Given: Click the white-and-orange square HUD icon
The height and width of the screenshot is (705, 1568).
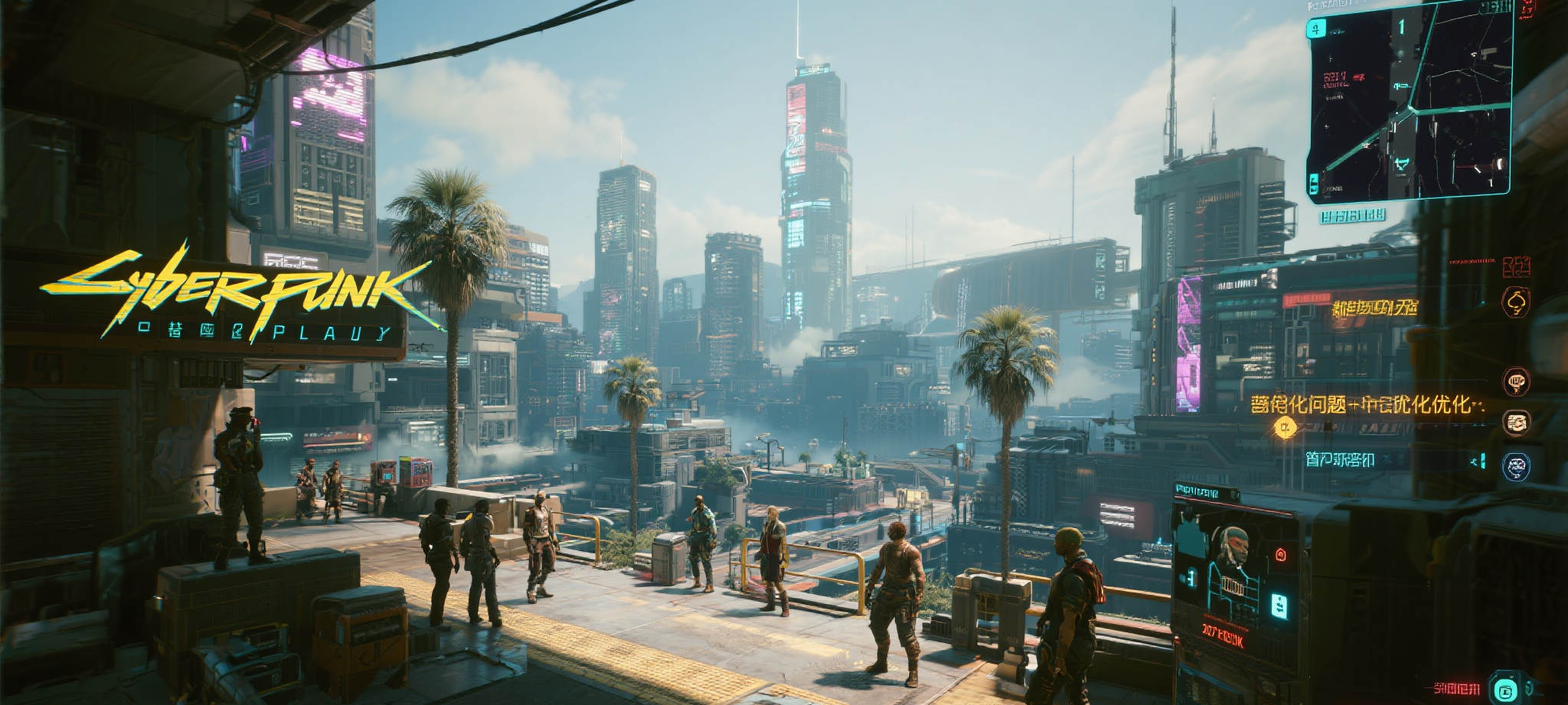Looking at the screenshot, I should click(x=1516, y=422).
